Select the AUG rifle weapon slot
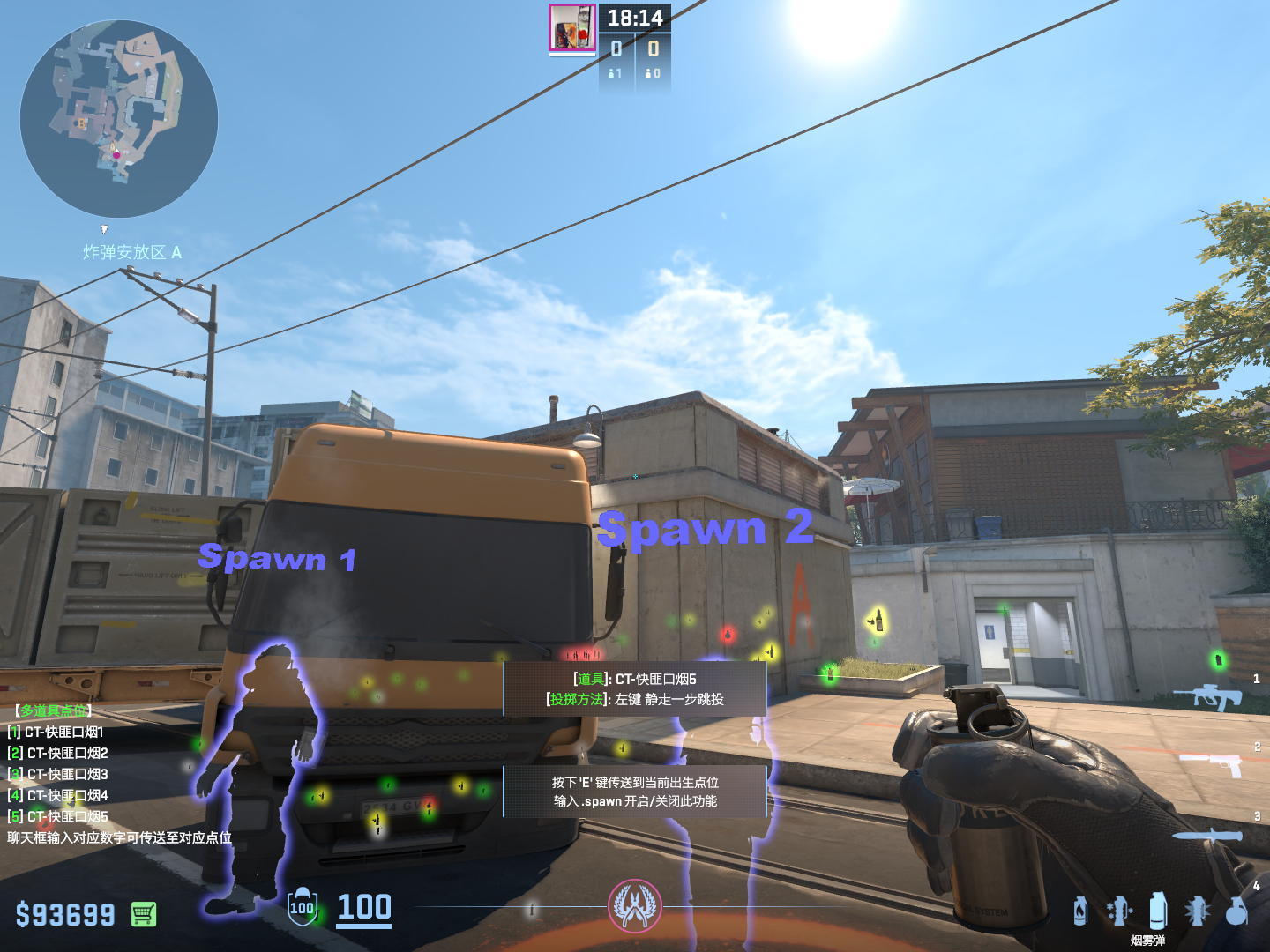 (1207, 696)
